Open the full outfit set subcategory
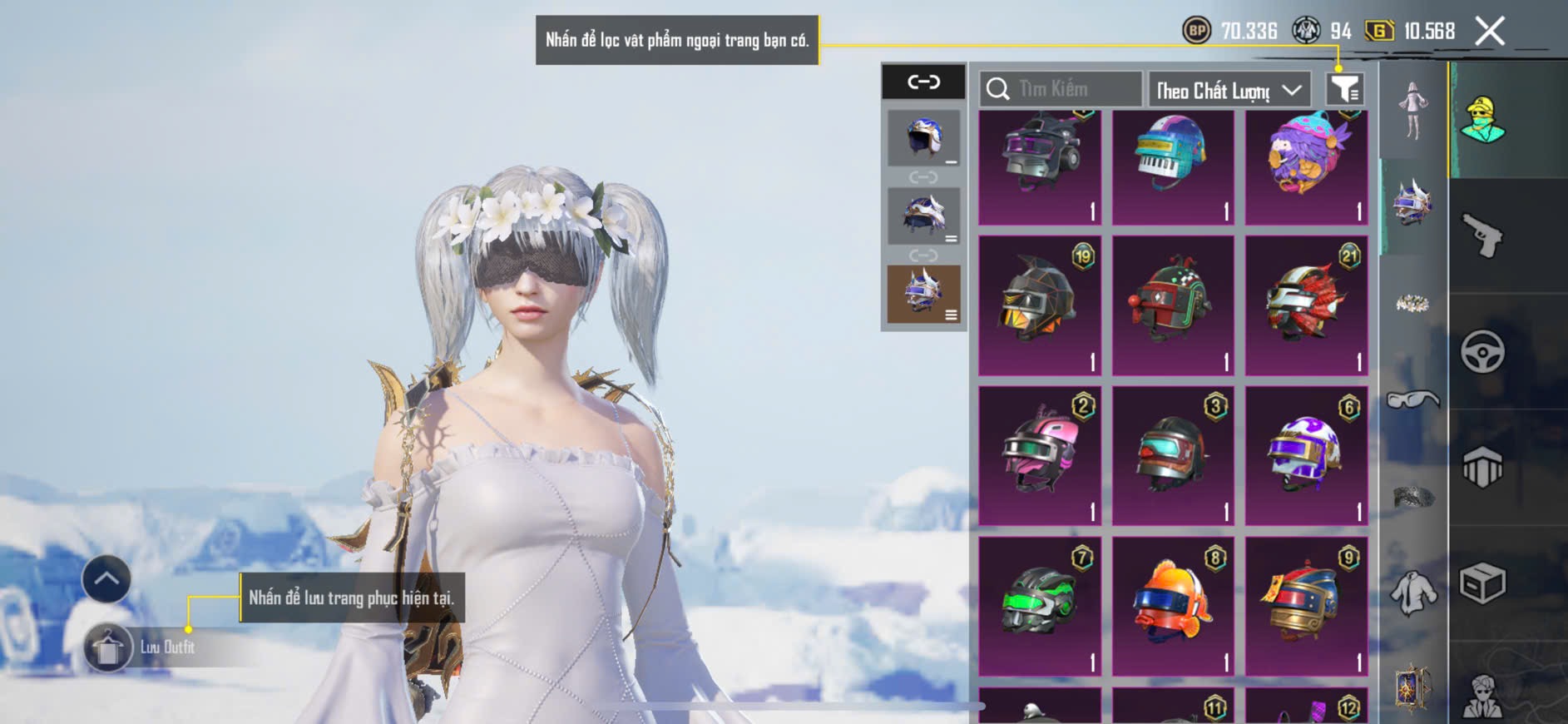Screen dimensions: 1568x724 (1412, 111)
